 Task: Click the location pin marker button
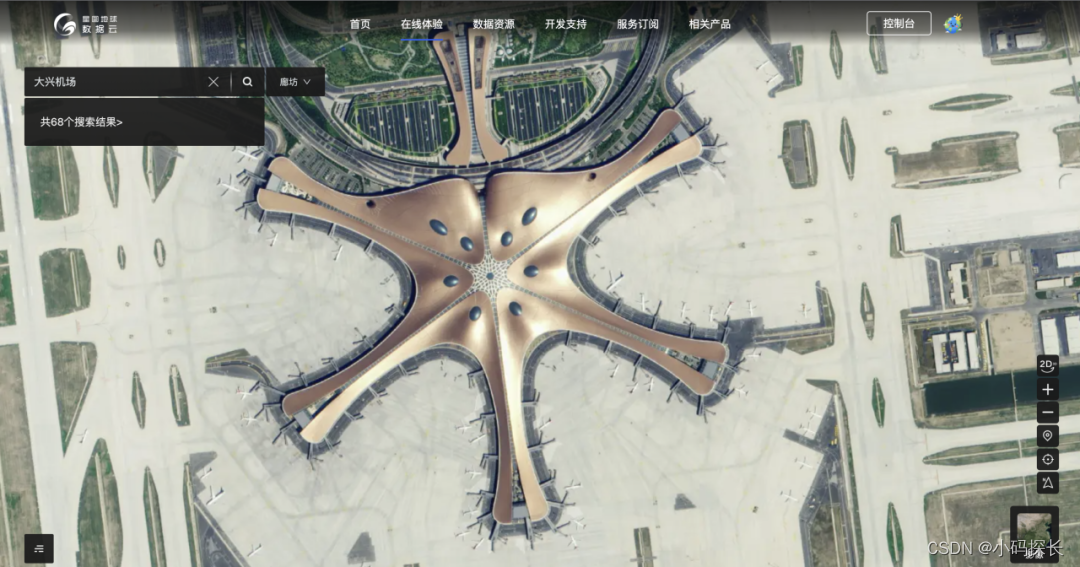pyautogui.click(x=1048, y=436)
